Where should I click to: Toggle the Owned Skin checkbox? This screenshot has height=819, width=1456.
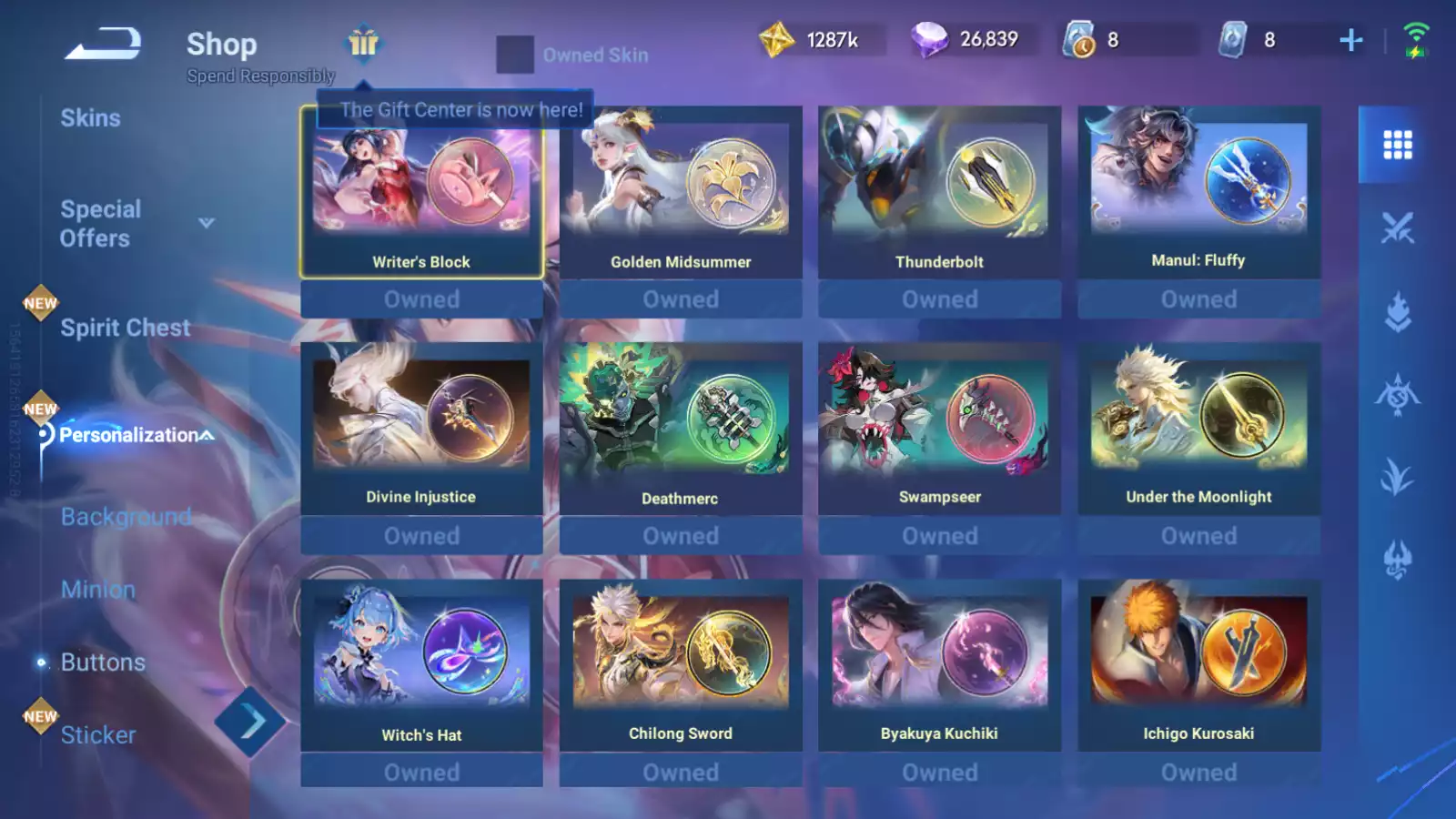coord(515,55)
